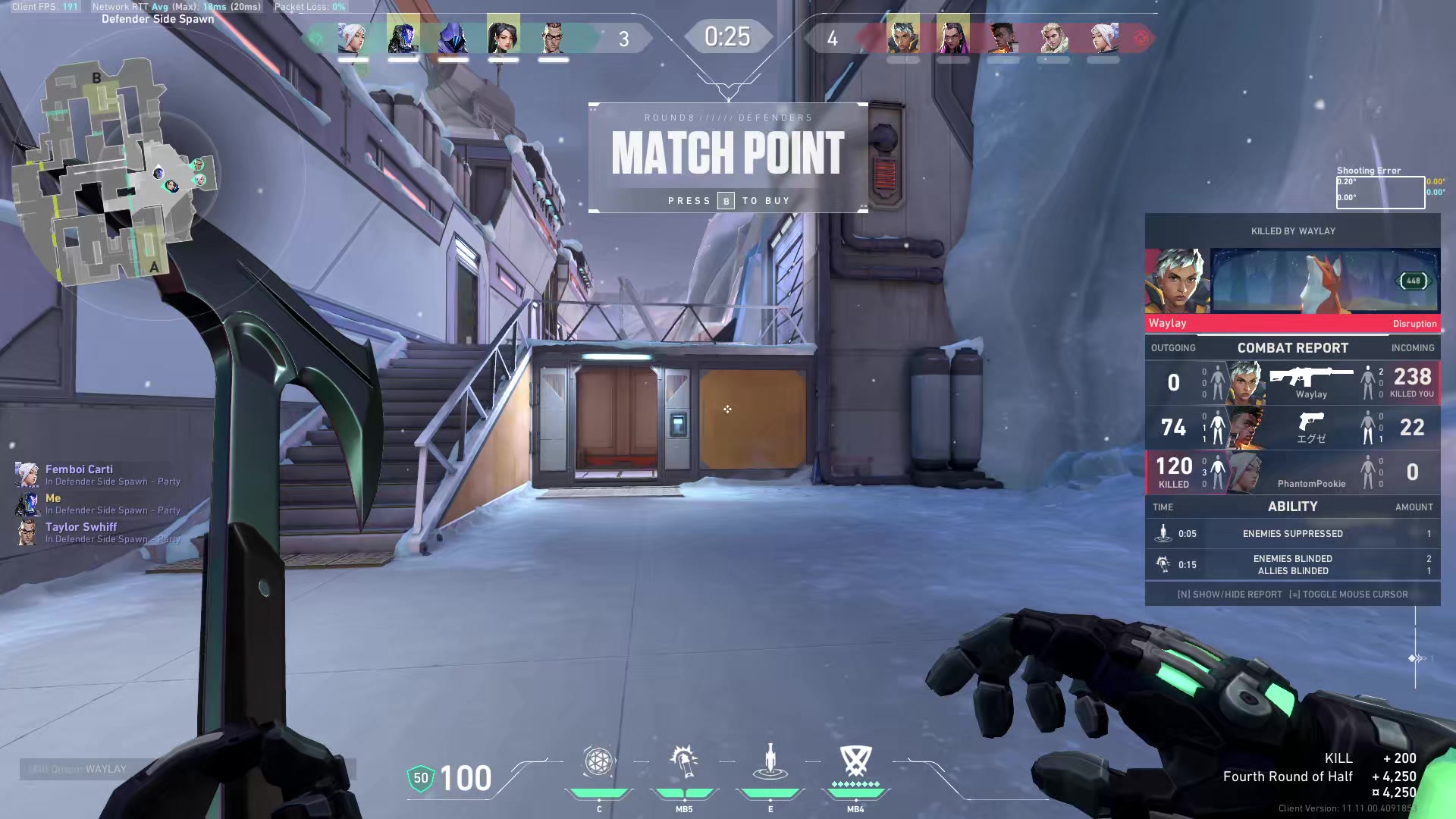
Task: Select the Enemies Suppressed ability entry
Action: 1292,534
